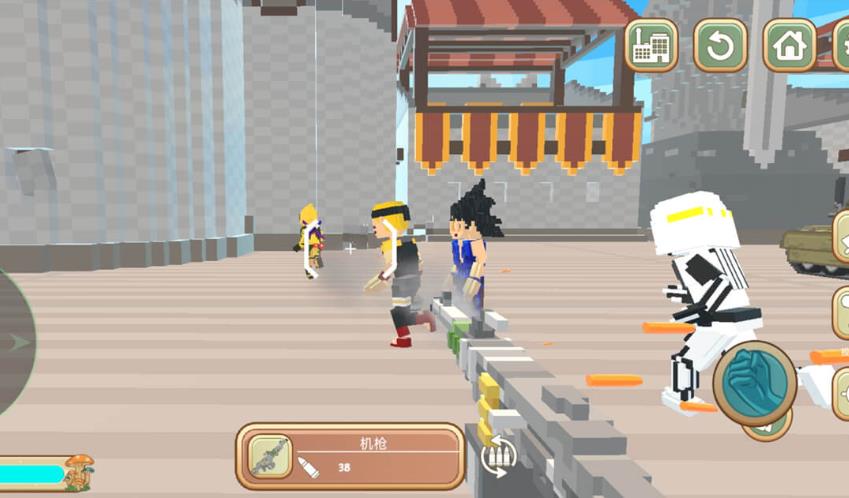Return to the home screen
The image size is (849, 498).
pos(789,46)
